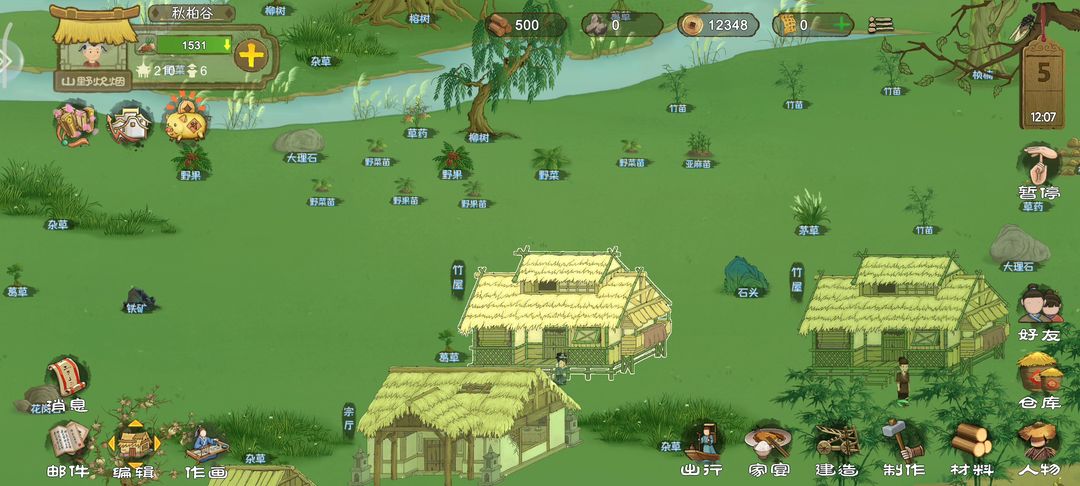The image size is (1080, 486).
Task: Open the day 5 calendar tag
Action: coord(1043,85)
